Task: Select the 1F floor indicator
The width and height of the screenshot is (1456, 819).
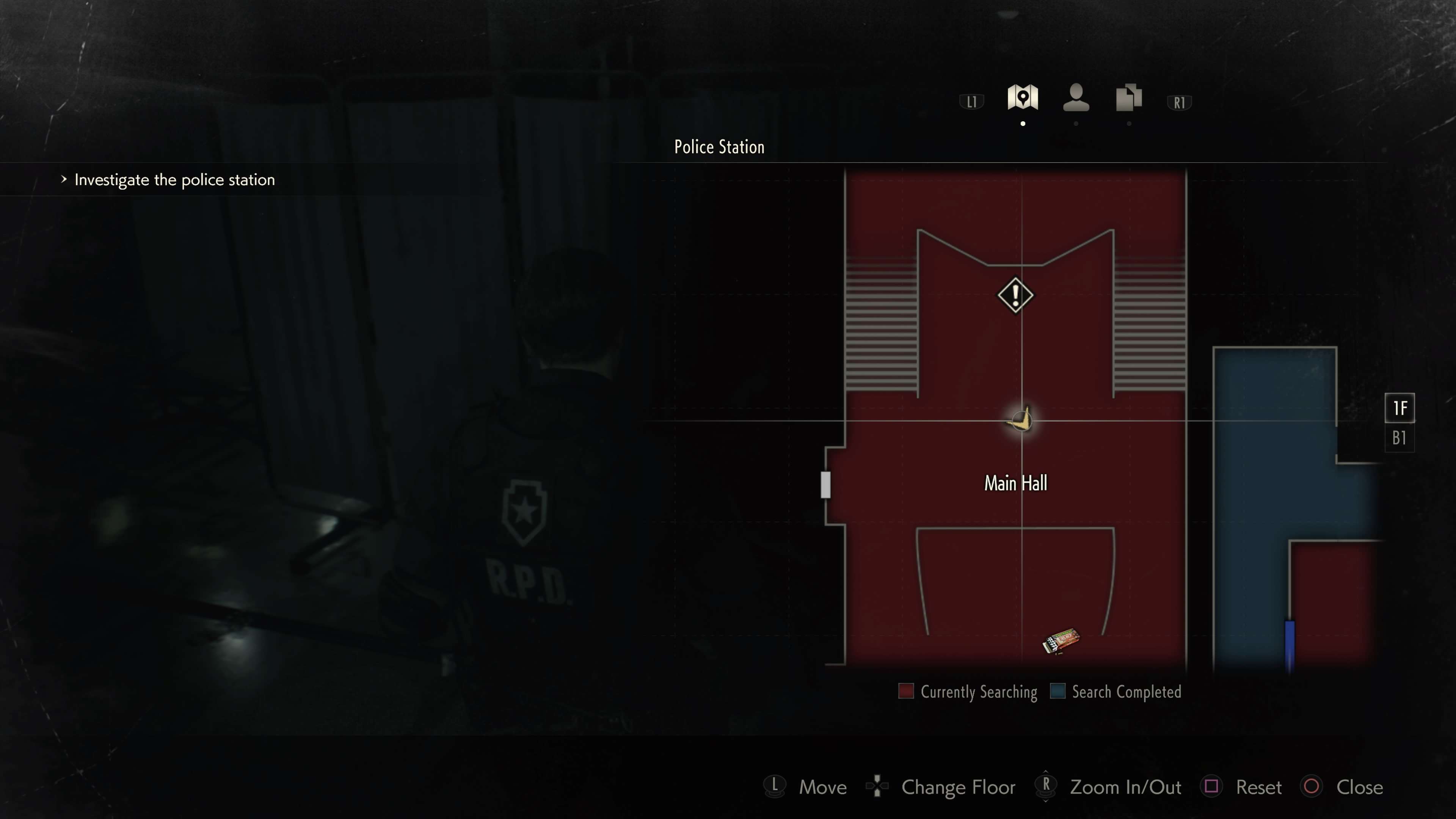Action: coord(1400,408)
